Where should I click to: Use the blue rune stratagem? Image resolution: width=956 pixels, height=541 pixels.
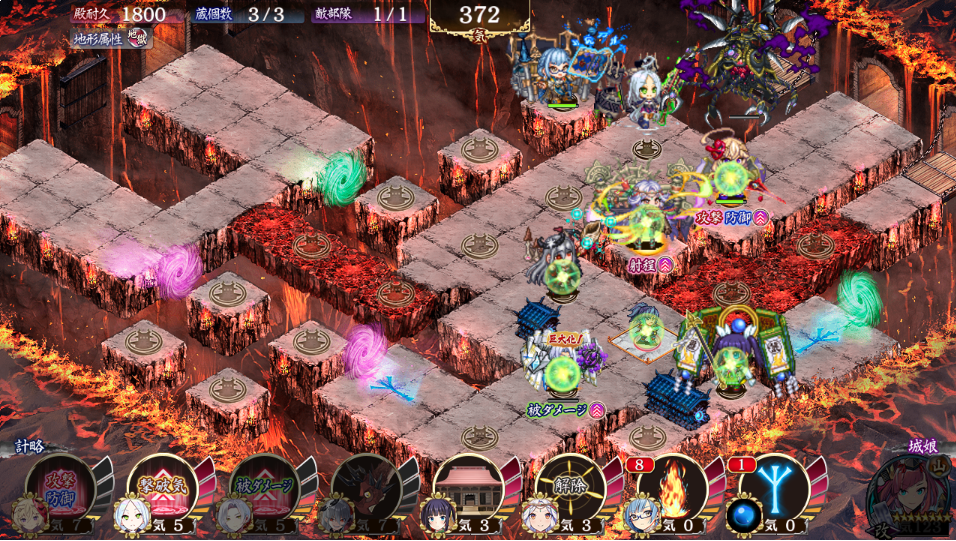pyautogui.click(x=774, y=487)
